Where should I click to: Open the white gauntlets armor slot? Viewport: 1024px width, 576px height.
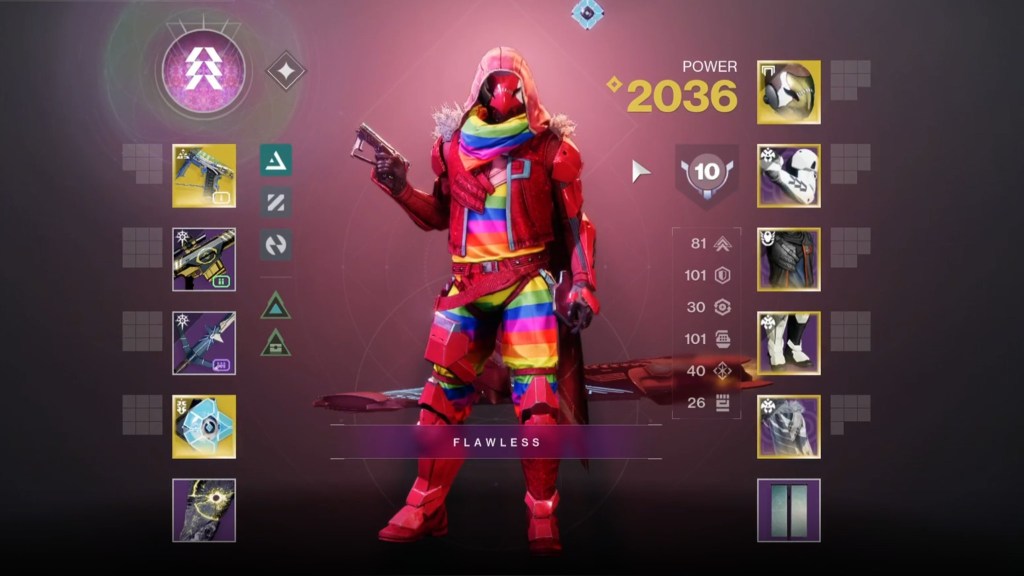[788, 176]
